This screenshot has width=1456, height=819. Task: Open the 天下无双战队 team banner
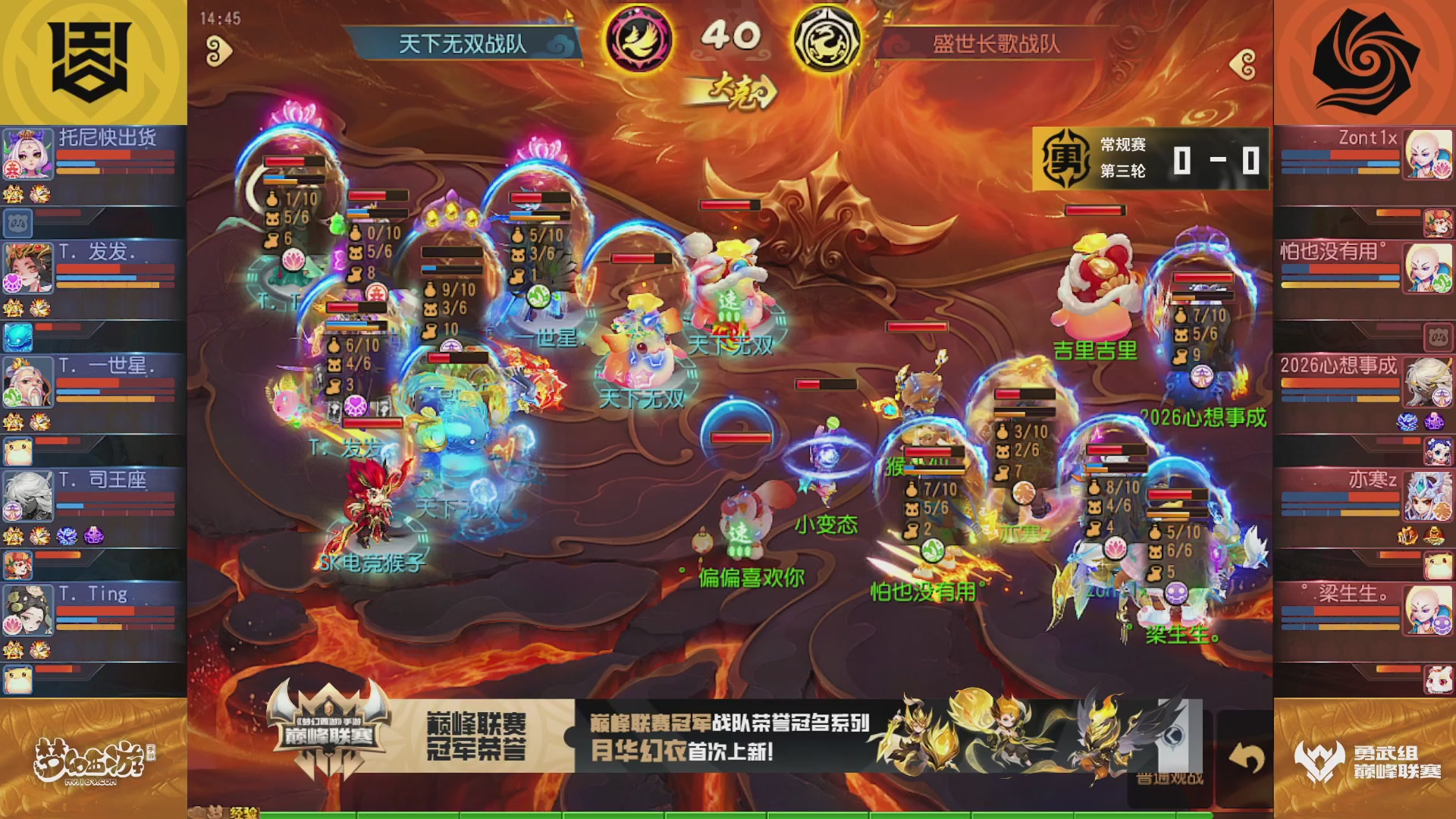click(x=463, y=42)
